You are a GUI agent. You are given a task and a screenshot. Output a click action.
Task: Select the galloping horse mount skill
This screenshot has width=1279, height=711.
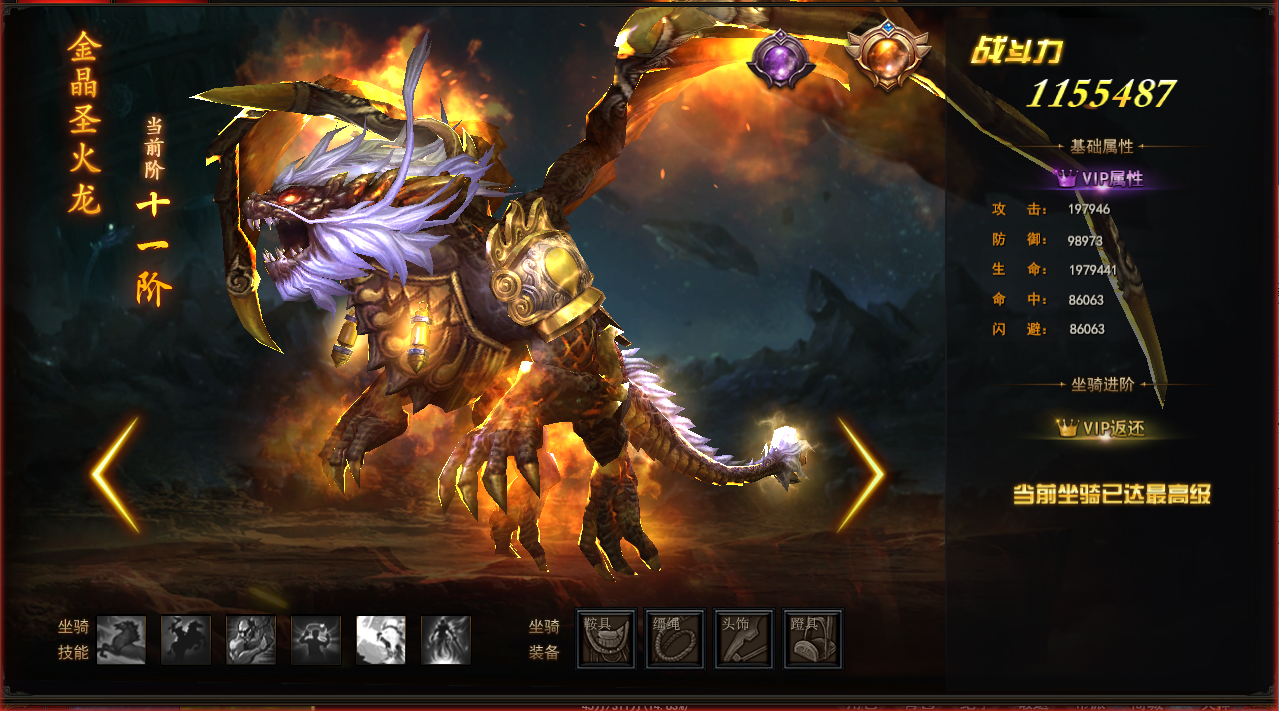(x=121, y=640)
